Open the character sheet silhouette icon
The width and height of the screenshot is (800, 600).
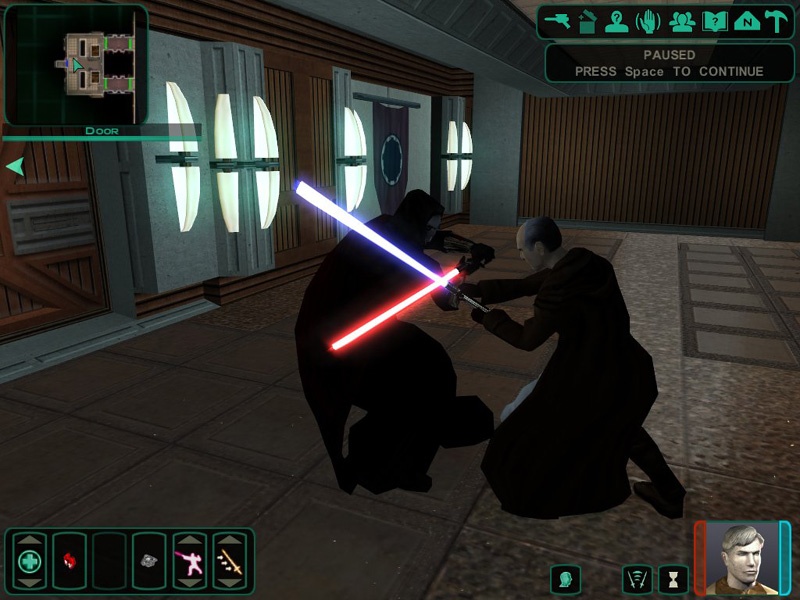[617, 20]
